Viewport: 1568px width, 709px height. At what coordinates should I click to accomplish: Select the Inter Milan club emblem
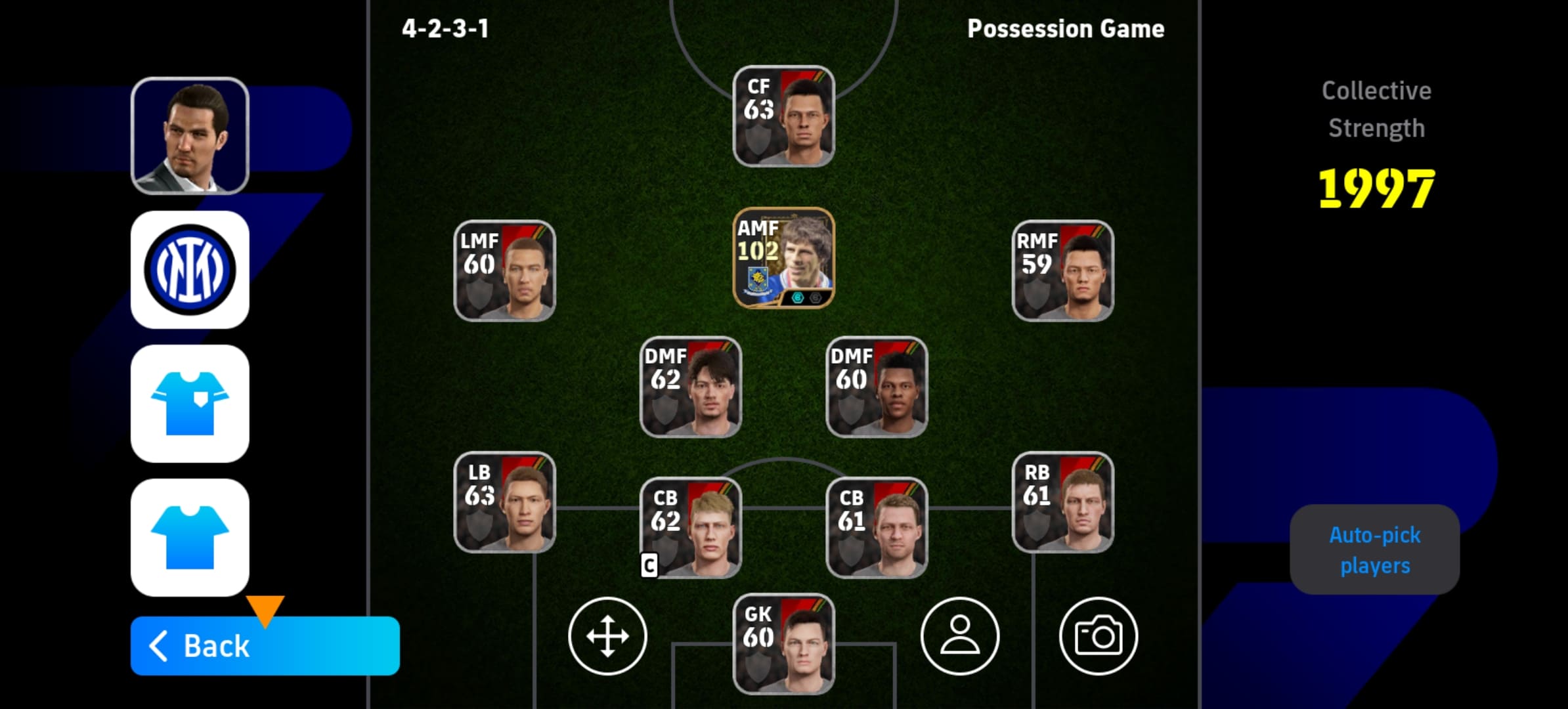(190, 270)
